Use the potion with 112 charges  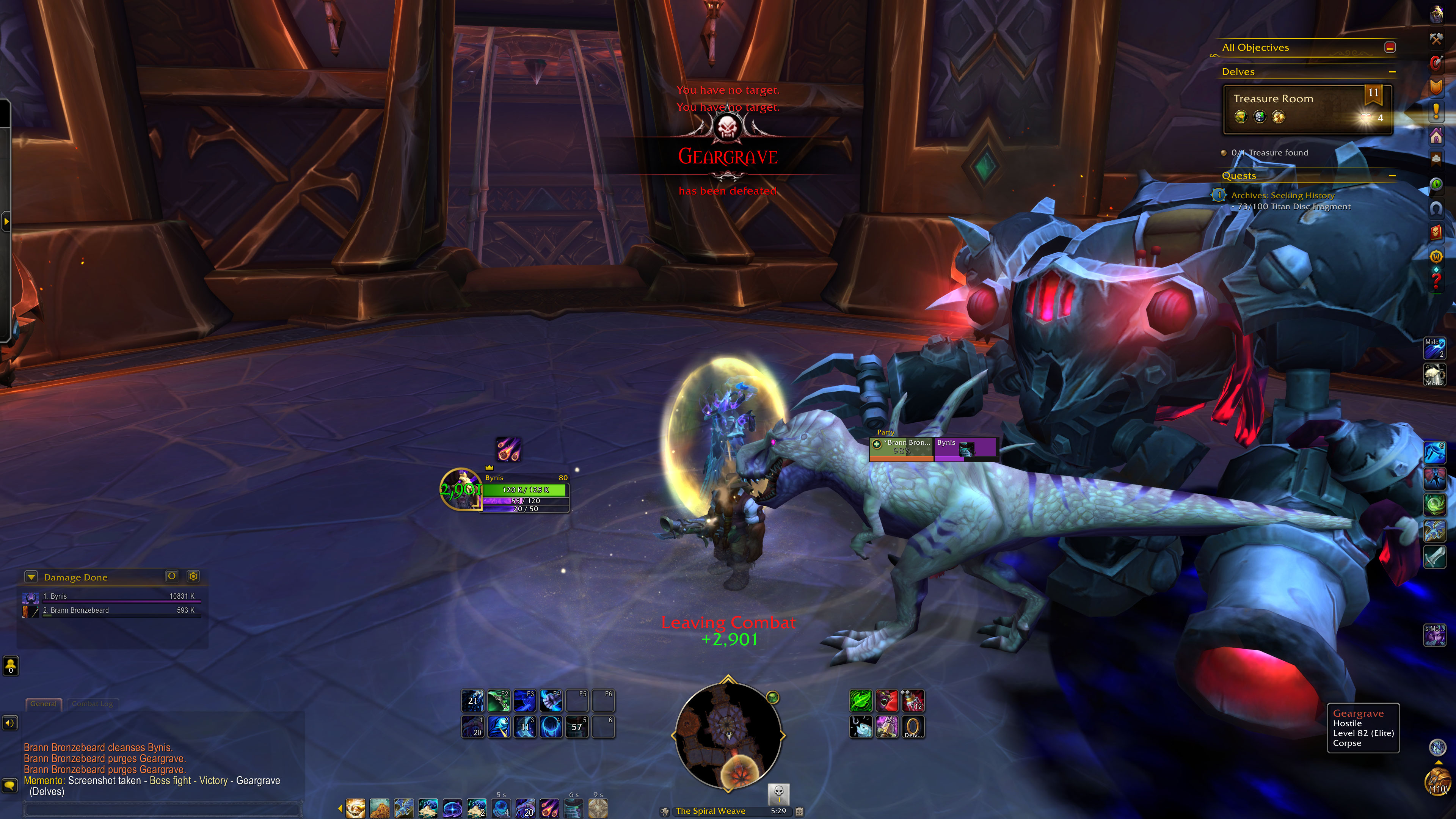pos(912,701)
